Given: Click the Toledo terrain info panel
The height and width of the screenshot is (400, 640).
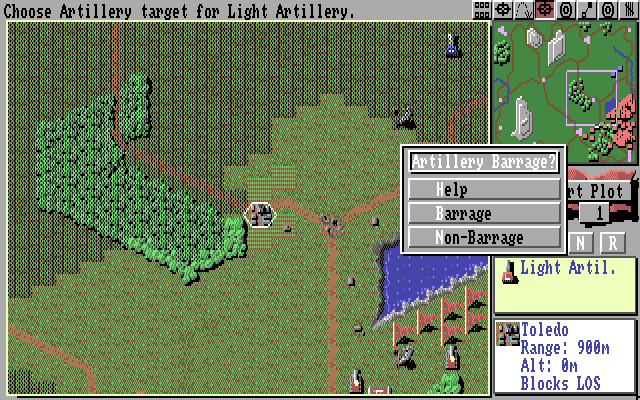Looking at the screenshot, I should 565,357.
